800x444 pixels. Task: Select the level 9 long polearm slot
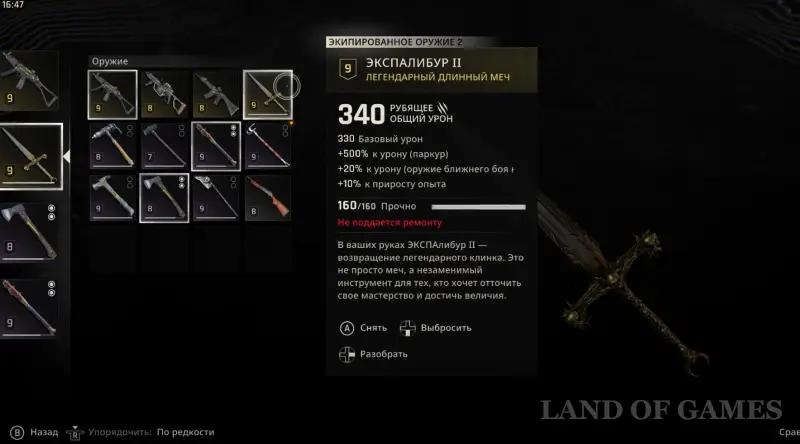pos(215,146)
